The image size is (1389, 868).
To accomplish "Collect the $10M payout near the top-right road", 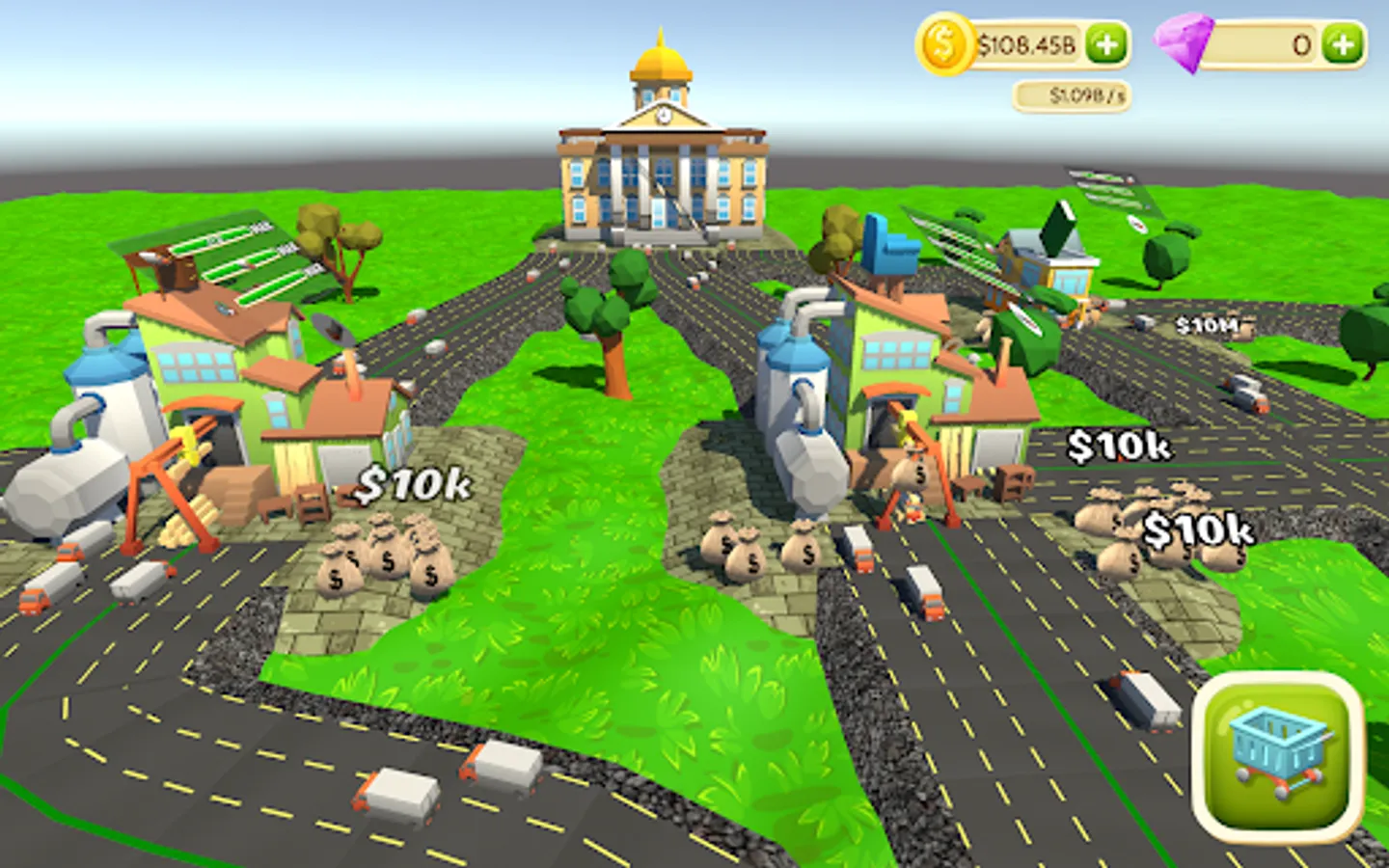I will (x=1207, y=326).
